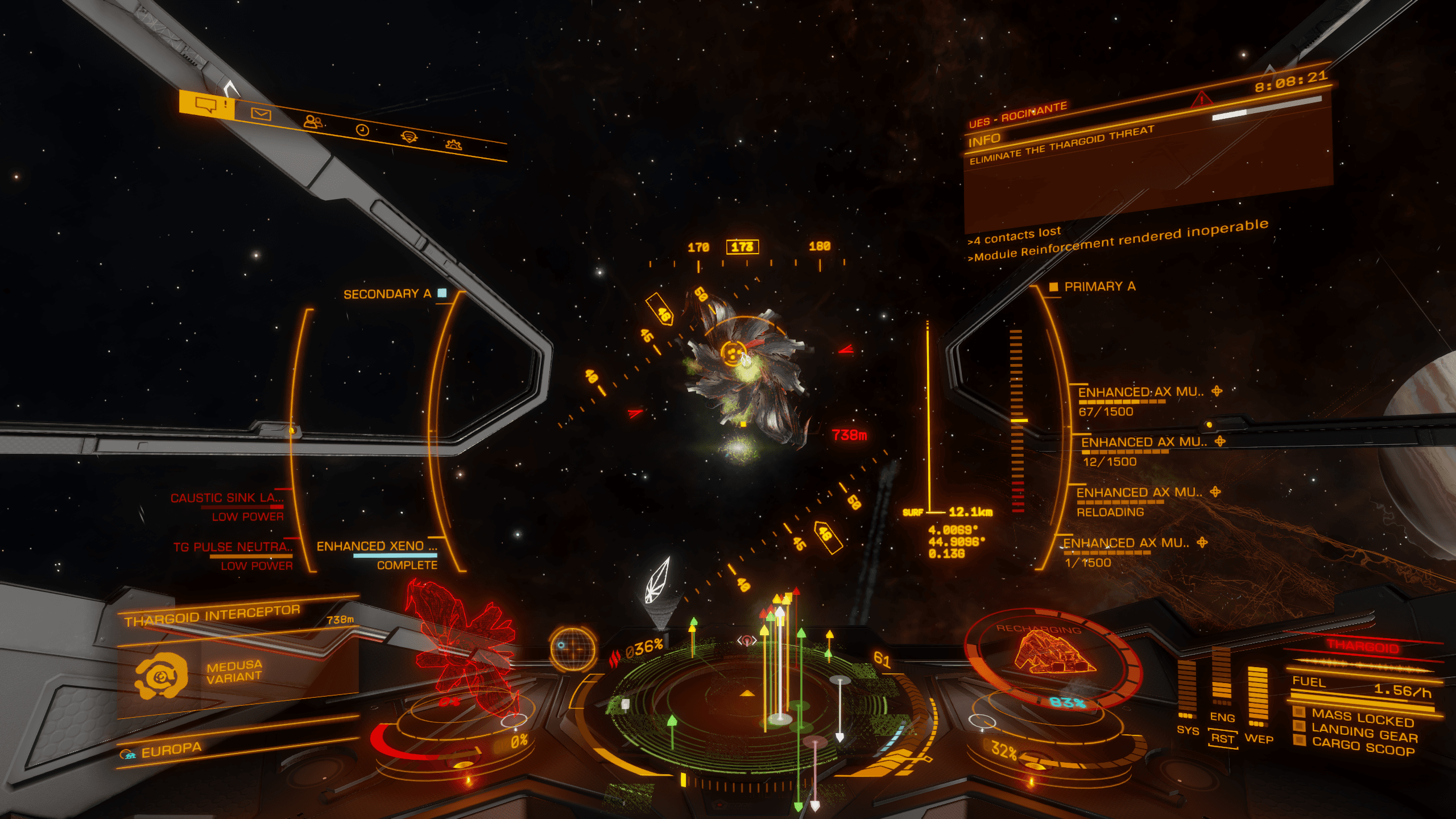
Task: Open the comms settings gear tab
Action: tap(453, 144)
